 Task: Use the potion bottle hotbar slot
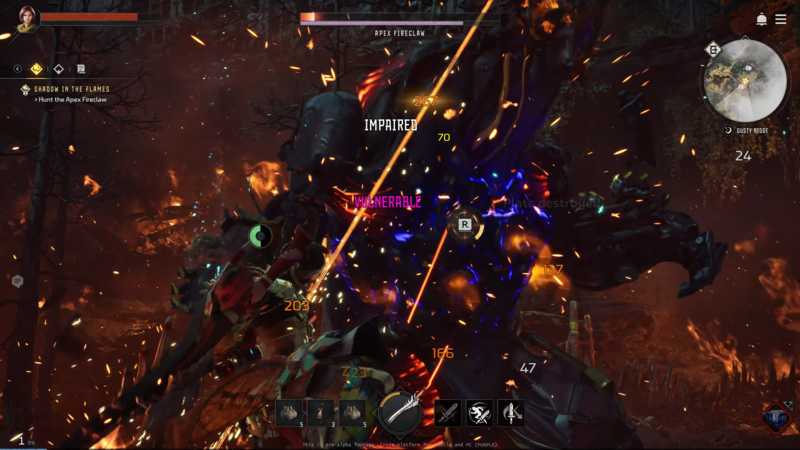click(320, 412)
